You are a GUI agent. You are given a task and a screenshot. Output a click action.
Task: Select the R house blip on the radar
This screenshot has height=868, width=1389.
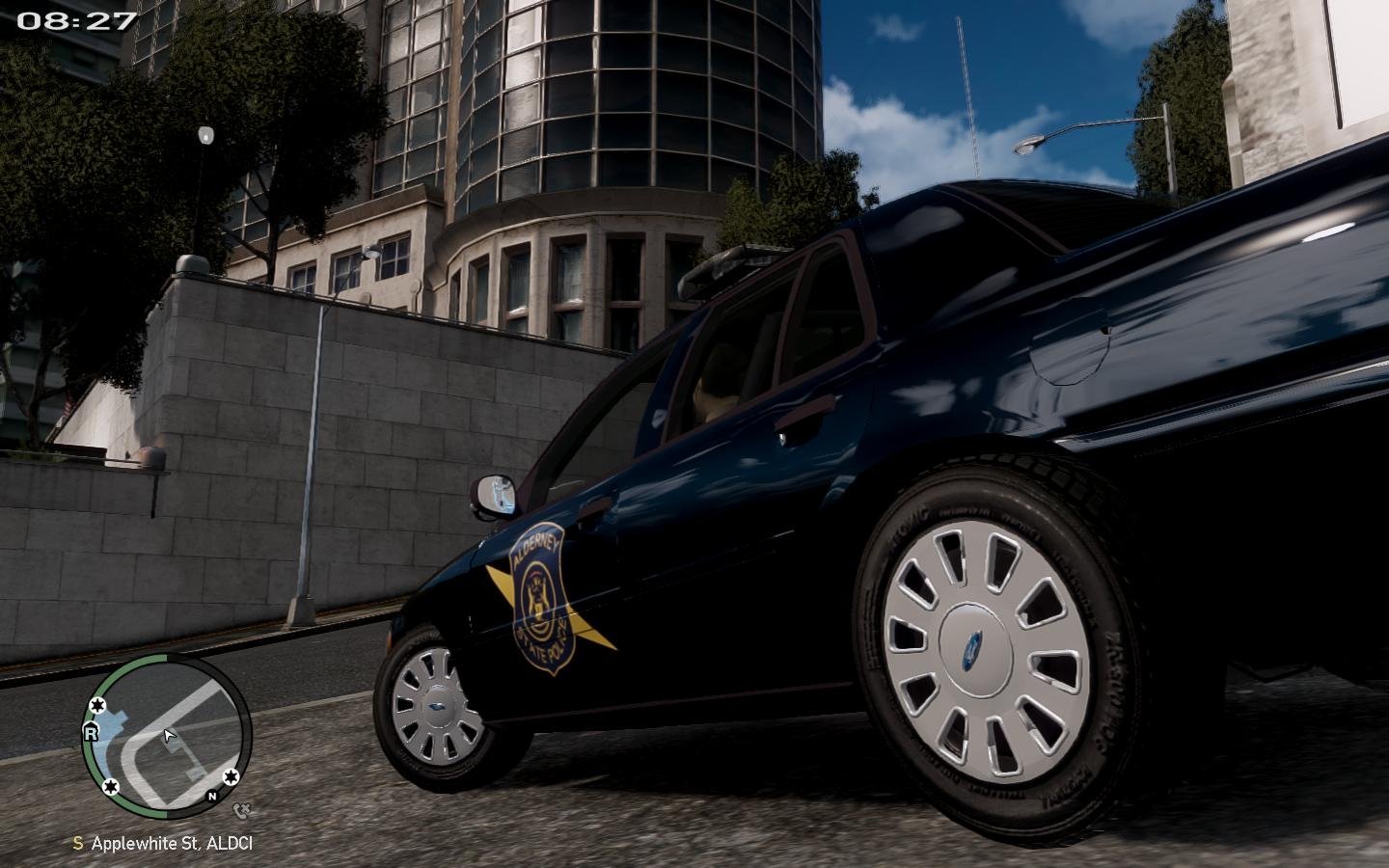pos(92,733)
